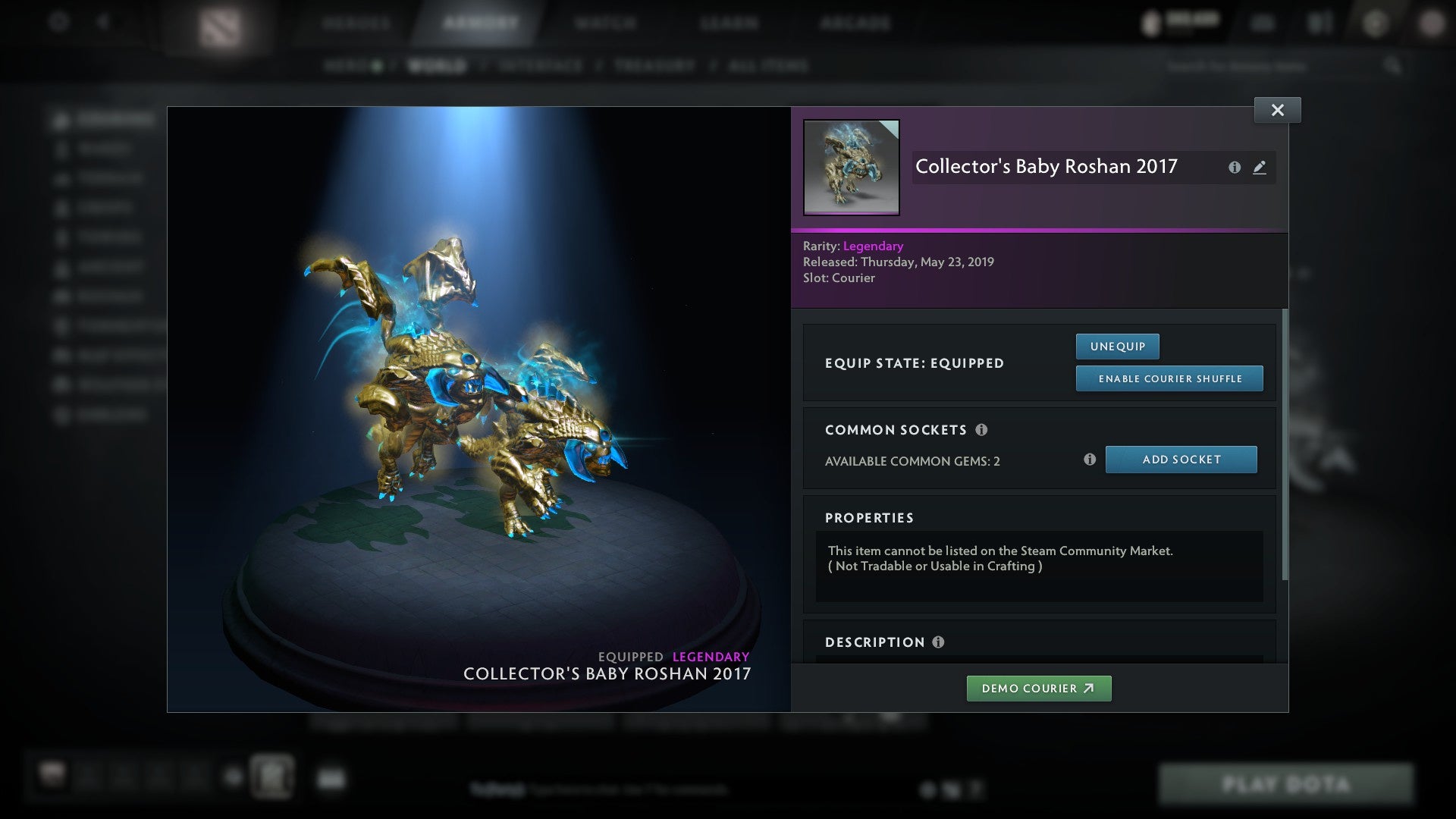The height and width of the screenshot is (819, 1456).
Task: Unequip the Baby Roshan courier
Action: (1116, 346)
